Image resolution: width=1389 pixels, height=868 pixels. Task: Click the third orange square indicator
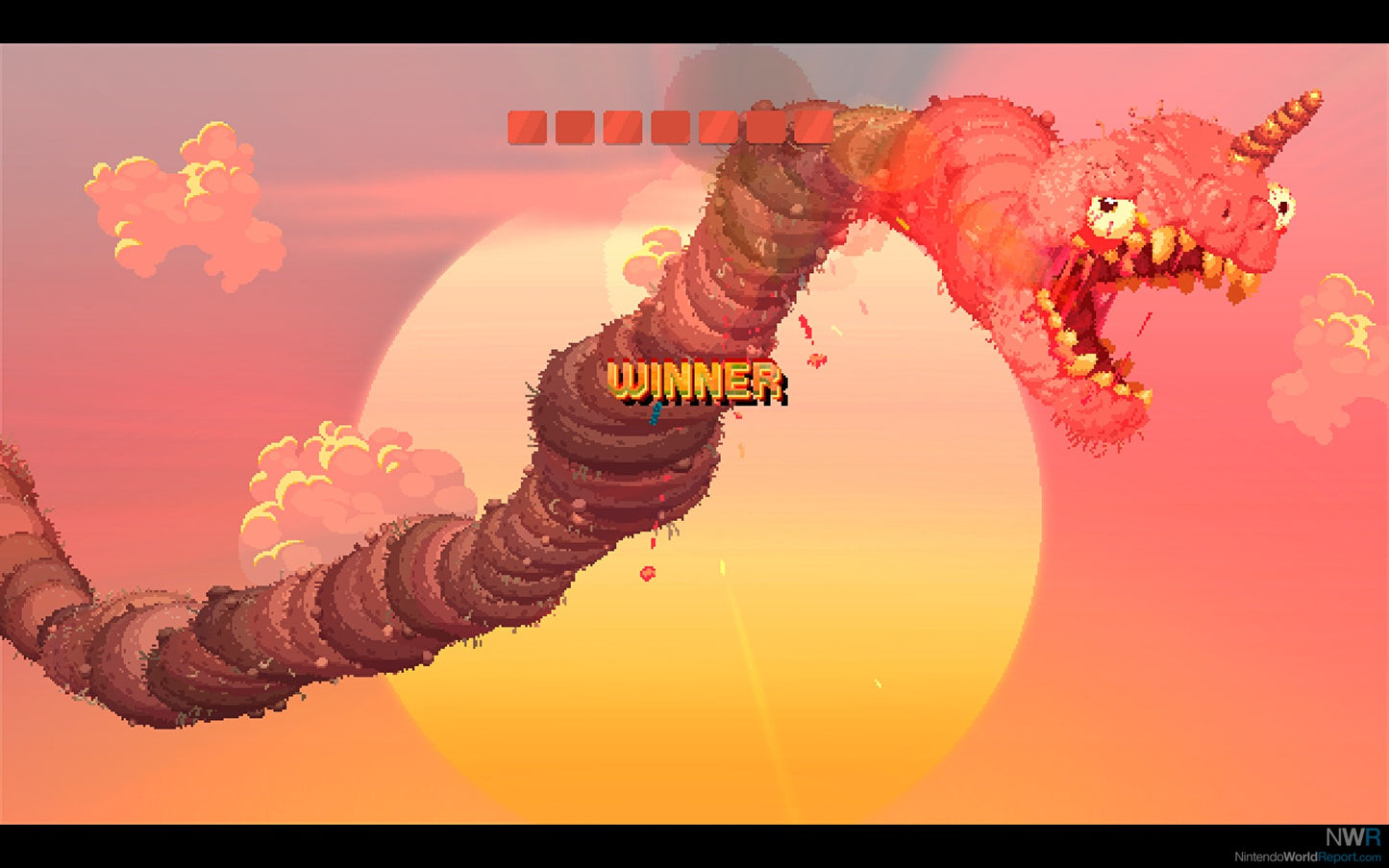pos(622,126)
